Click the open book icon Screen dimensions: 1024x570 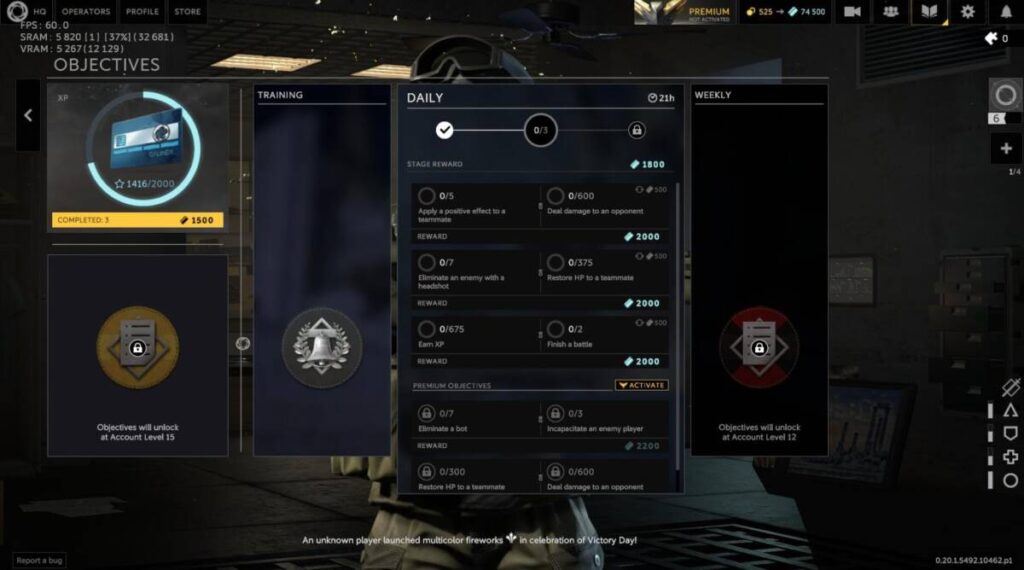[x=929, y=12]
